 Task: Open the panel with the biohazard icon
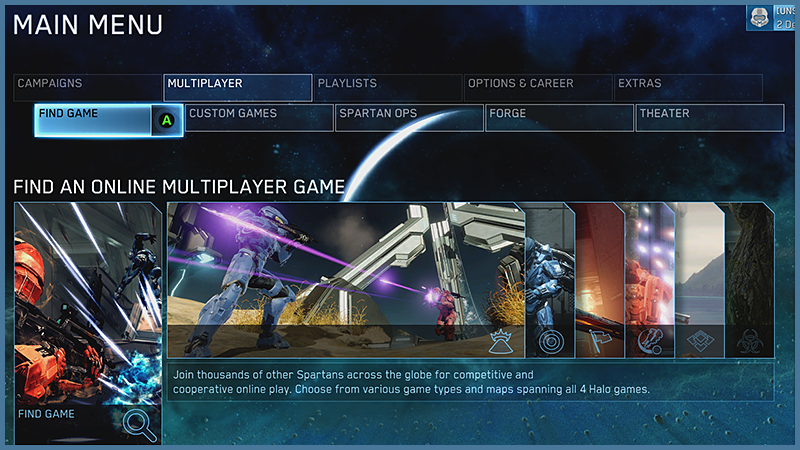pos(748,280)
